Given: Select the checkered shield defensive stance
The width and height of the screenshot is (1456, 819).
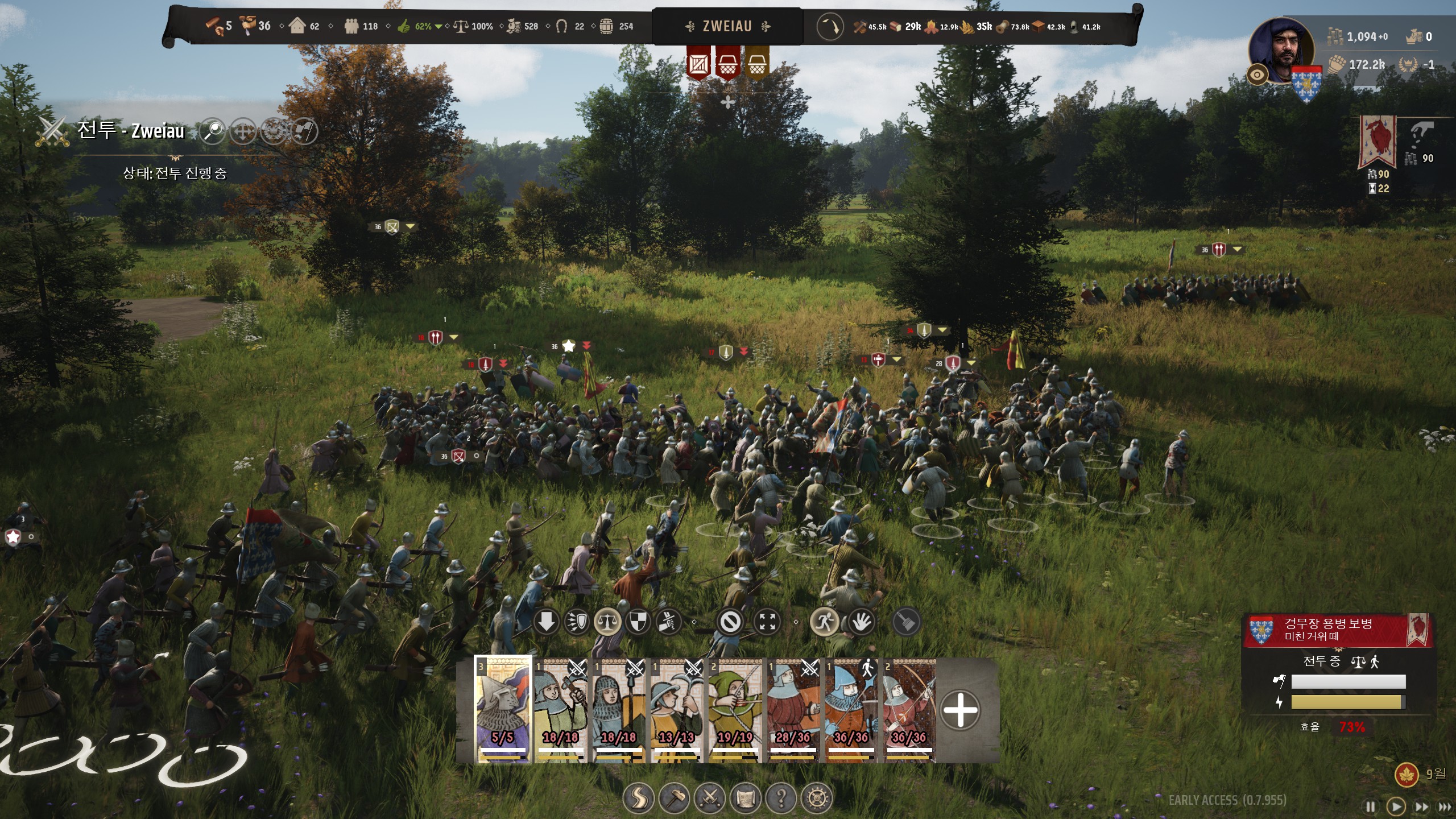Looking at the screenshot, I should 638,622.
